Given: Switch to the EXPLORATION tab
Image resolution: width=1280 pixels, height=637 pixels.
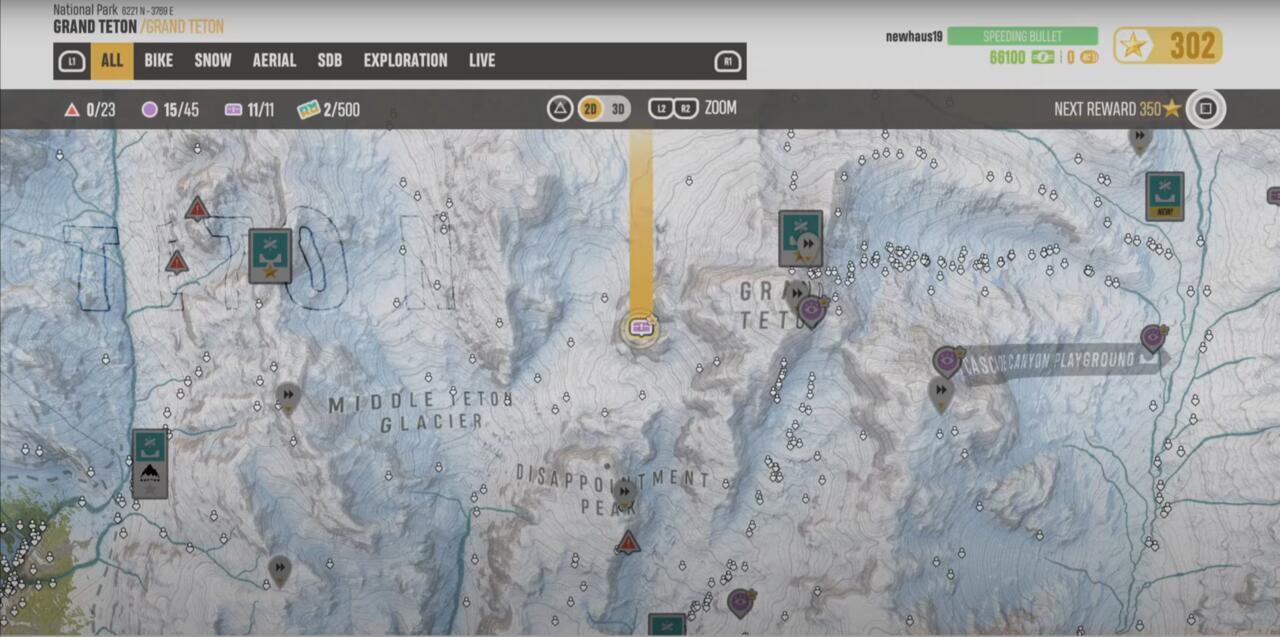Looking at the screenshot, I should point(405,61).
